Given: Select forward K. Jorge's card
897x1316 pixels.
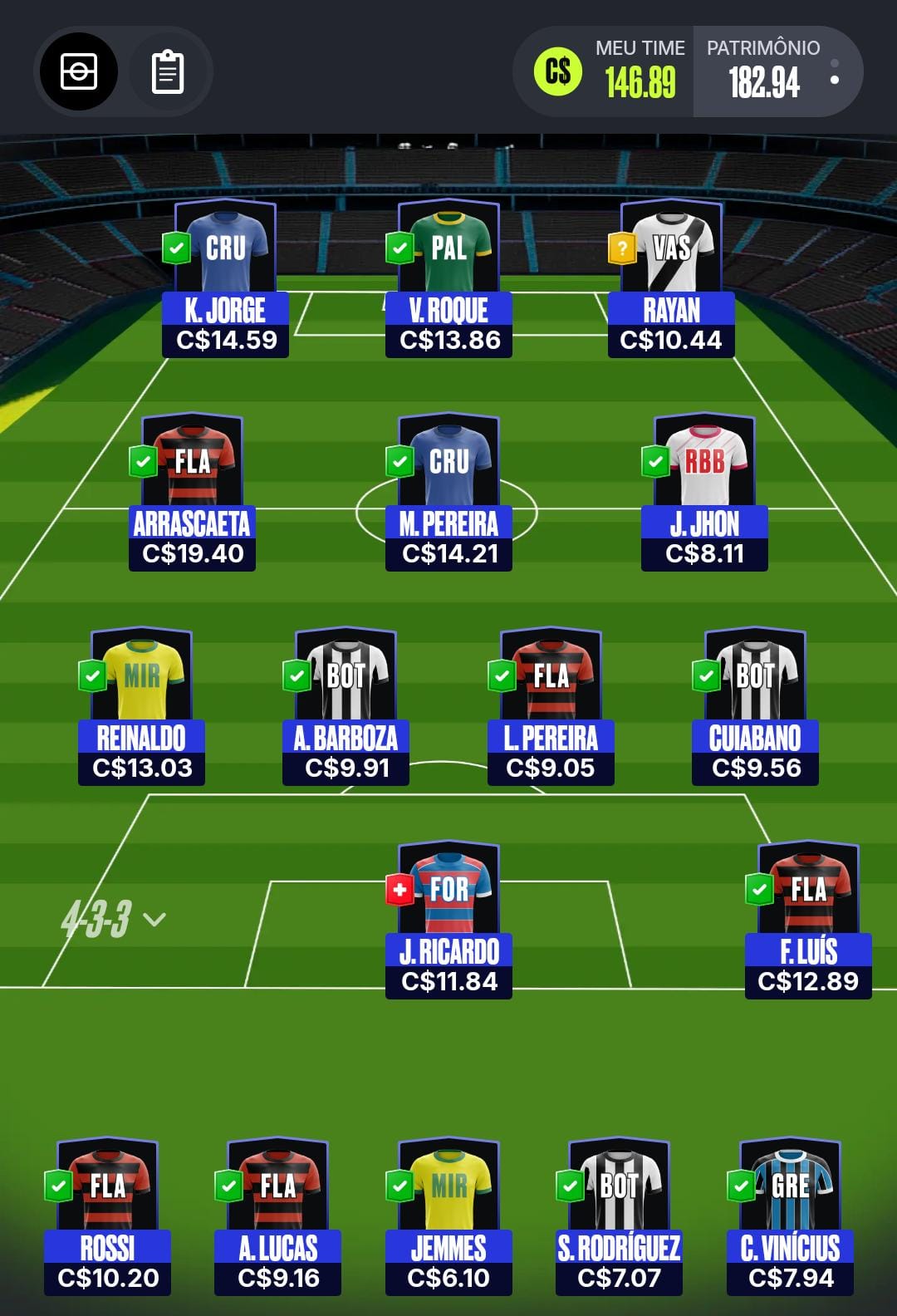Looking at the screenshot, I should 226,278.
